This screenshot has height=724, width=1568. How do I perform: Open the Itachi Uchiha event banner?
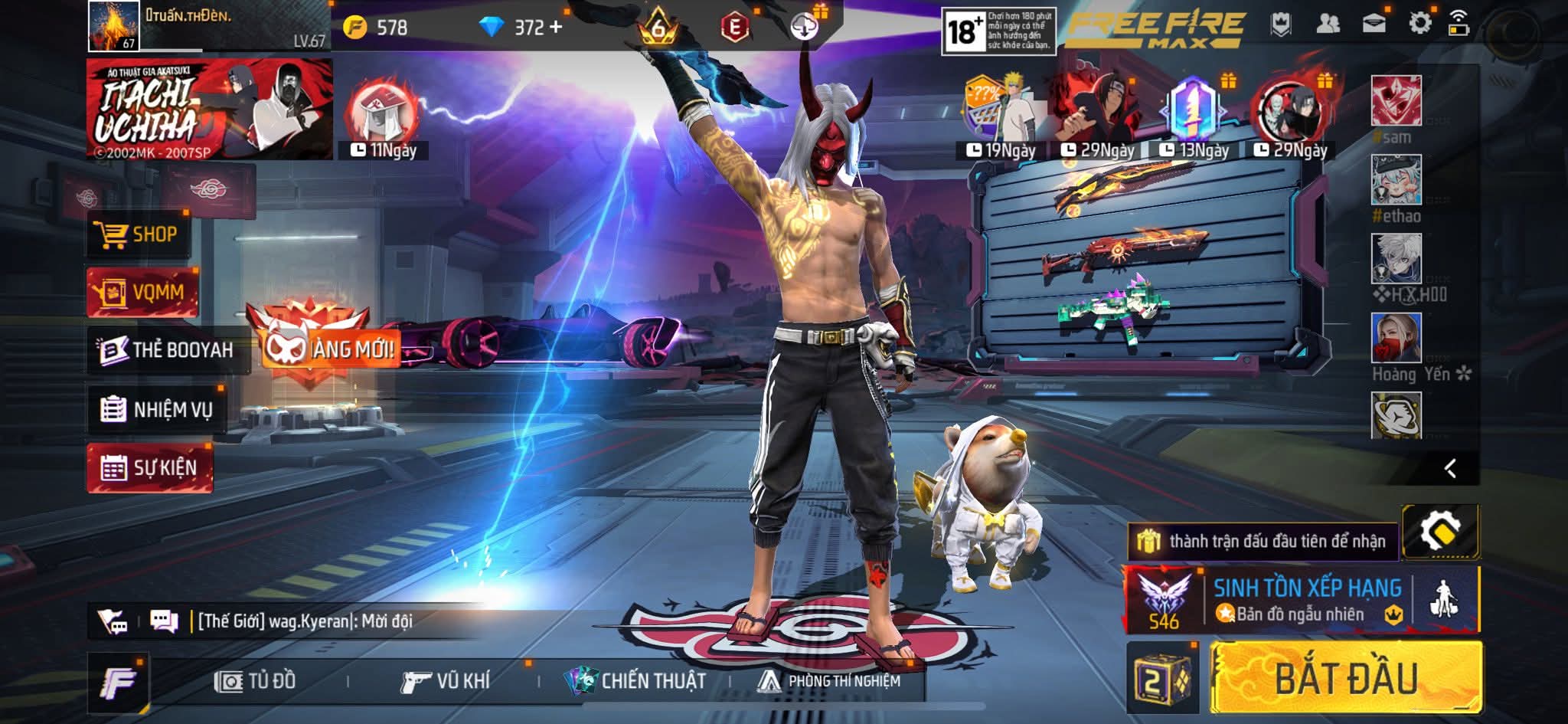pyautogui.click(x=209, y=110)
